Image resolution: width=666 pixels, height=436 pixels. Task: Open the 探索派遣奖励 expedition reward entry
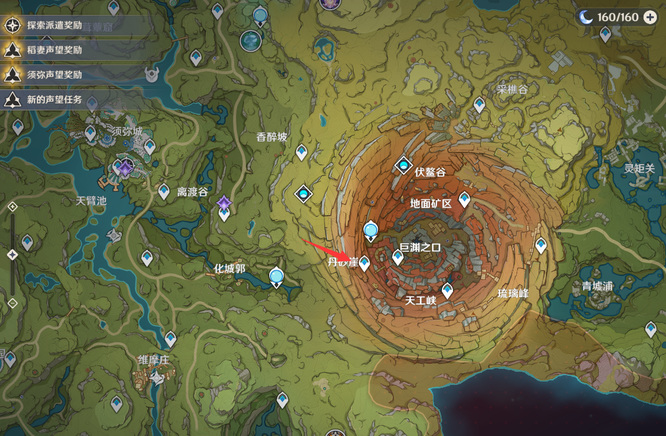[x=60, y=24]
